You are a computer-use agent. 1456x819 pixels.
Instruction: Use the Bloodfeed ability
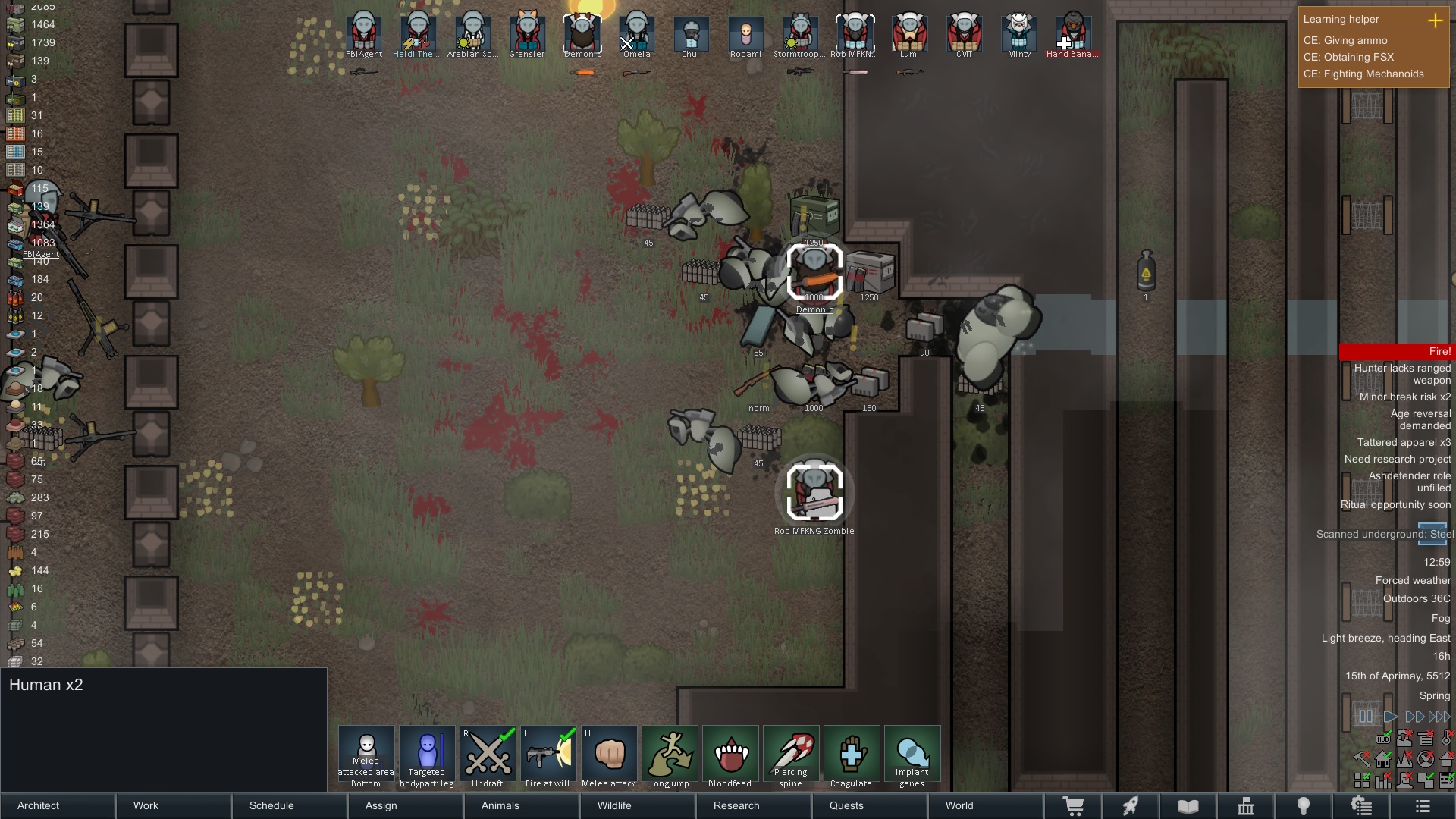730,756
